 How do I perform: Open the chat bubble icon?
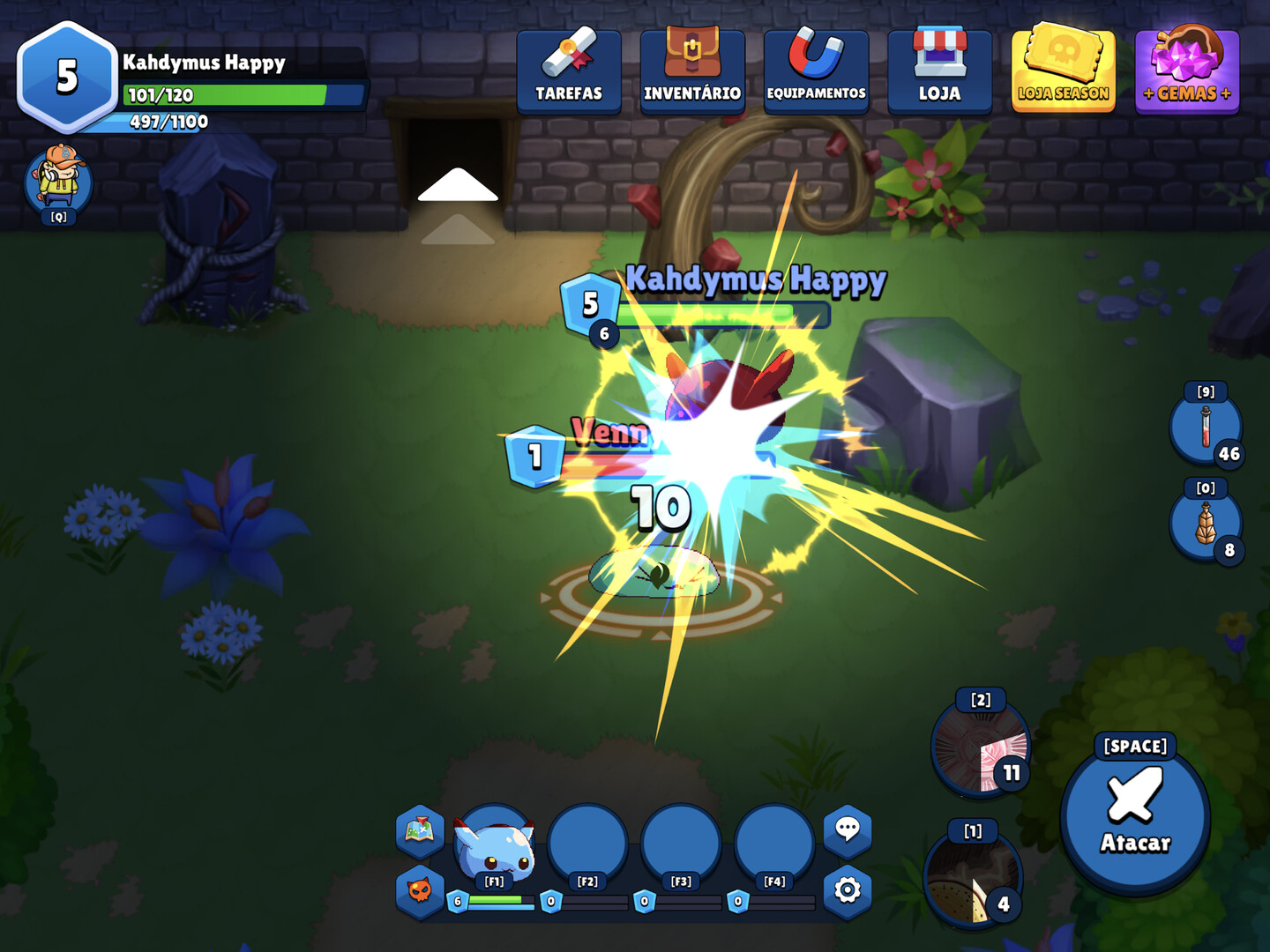click(848, 830)
